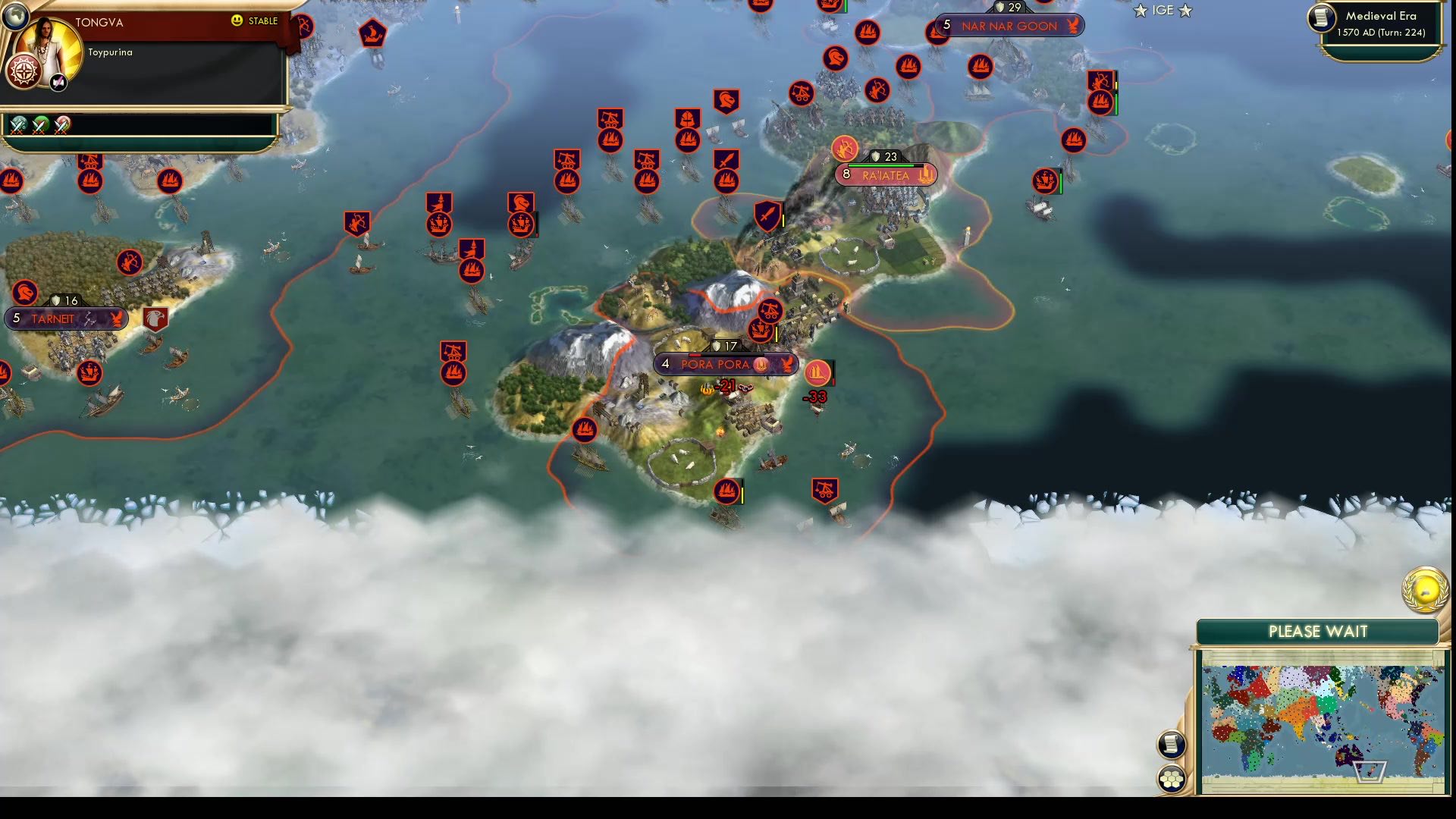Open the notification log scroll beside the minimap
This screenshot has width=1456, height=819.
[1172, 743]
